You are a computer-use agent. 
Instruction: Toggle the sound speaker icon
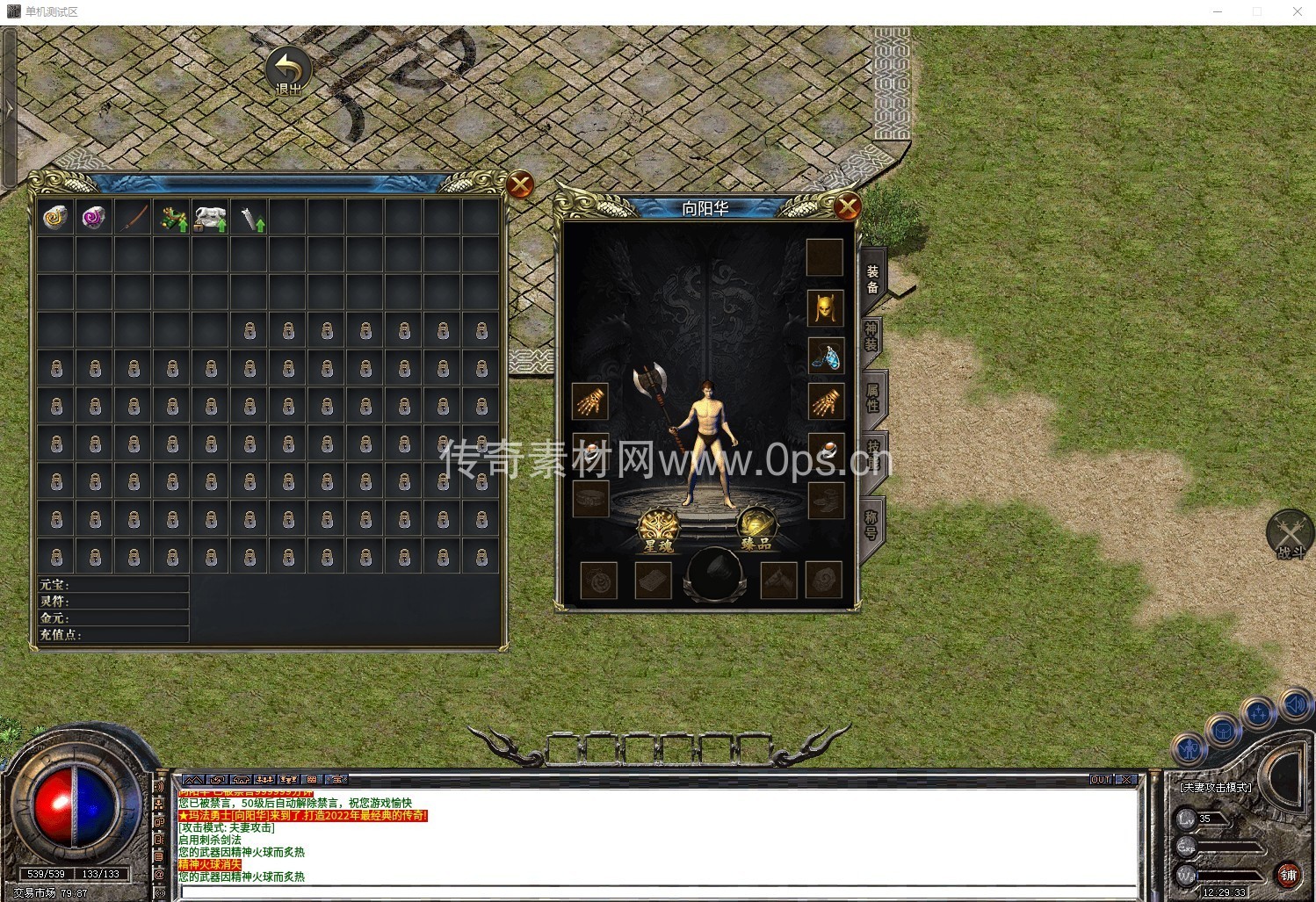[x=1295, y=704]
